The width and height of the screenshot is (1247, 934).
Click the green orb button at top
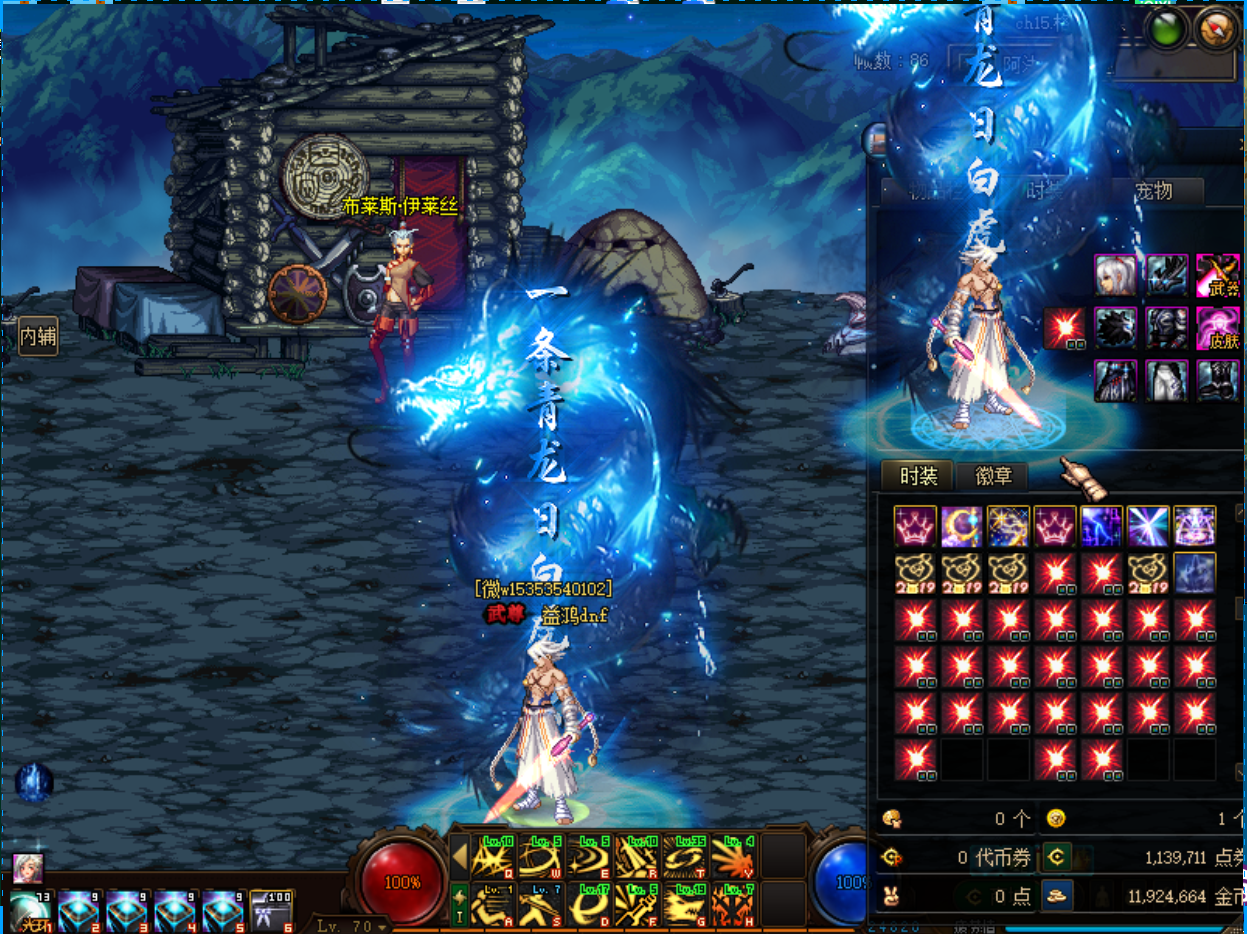click(1167, 28)
